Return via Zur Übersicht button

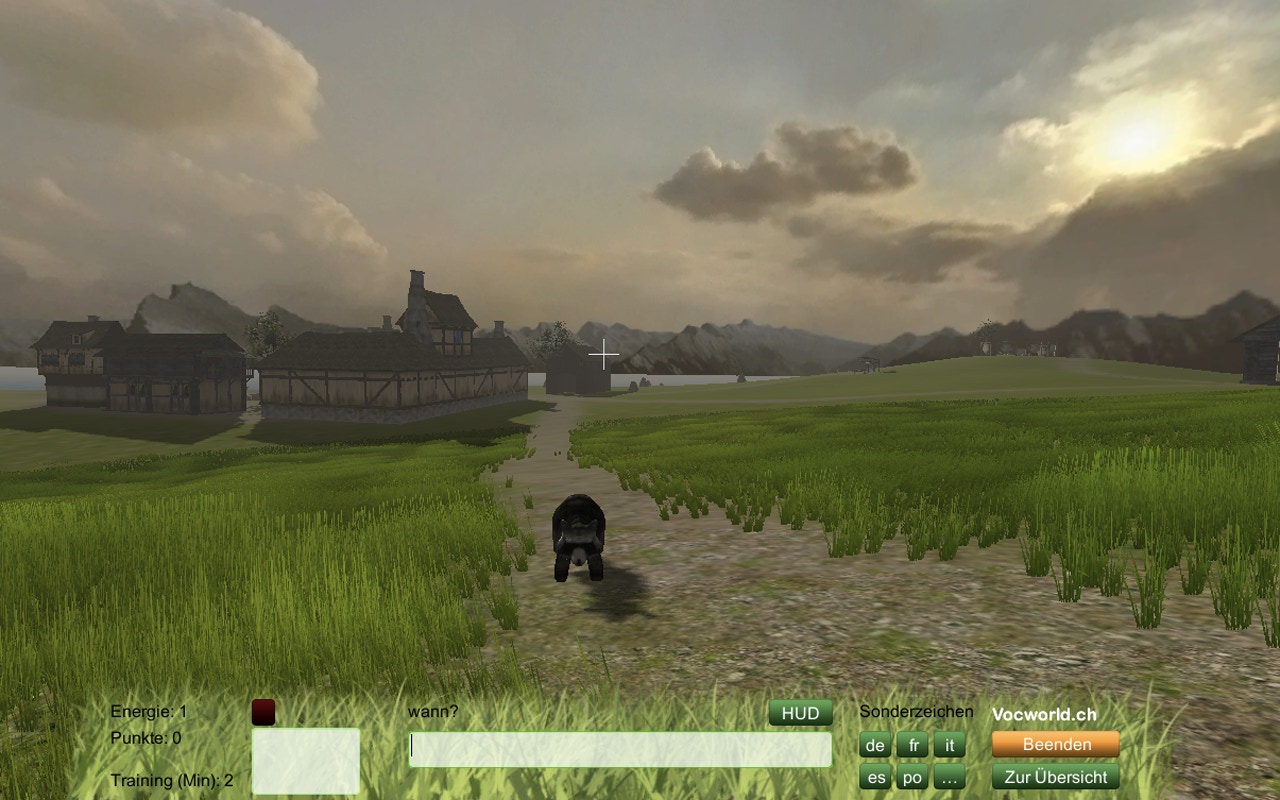click(1055, 777)
